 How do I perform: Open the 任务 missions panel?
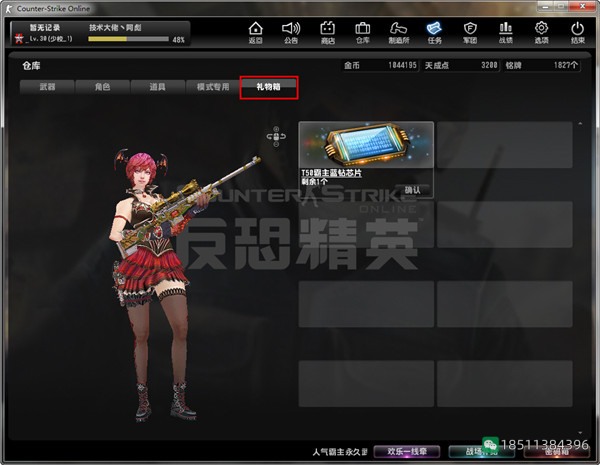coord(434,32)
